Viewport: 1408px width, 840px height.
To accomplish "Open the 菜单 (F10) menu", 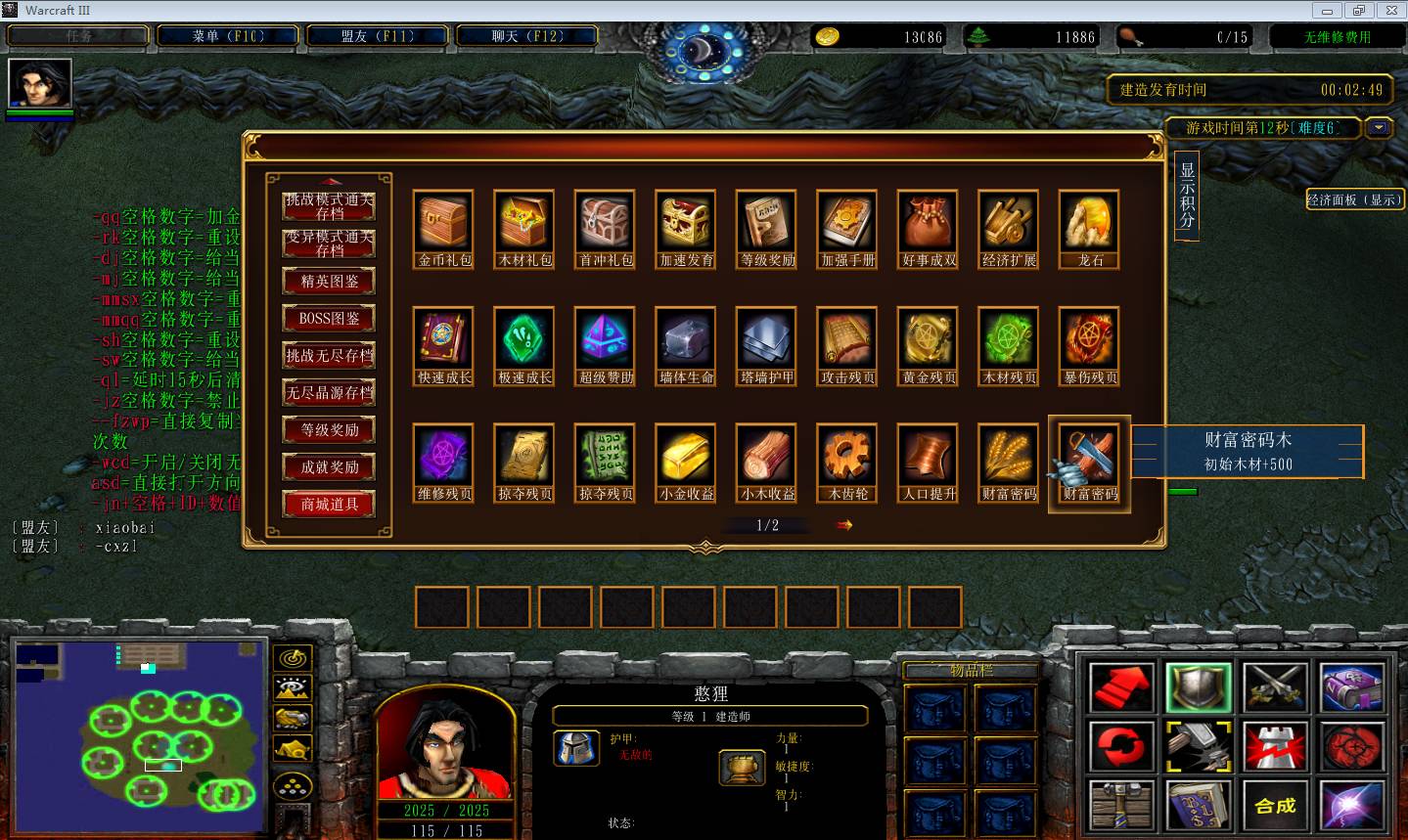I will (x=228, y=36).
